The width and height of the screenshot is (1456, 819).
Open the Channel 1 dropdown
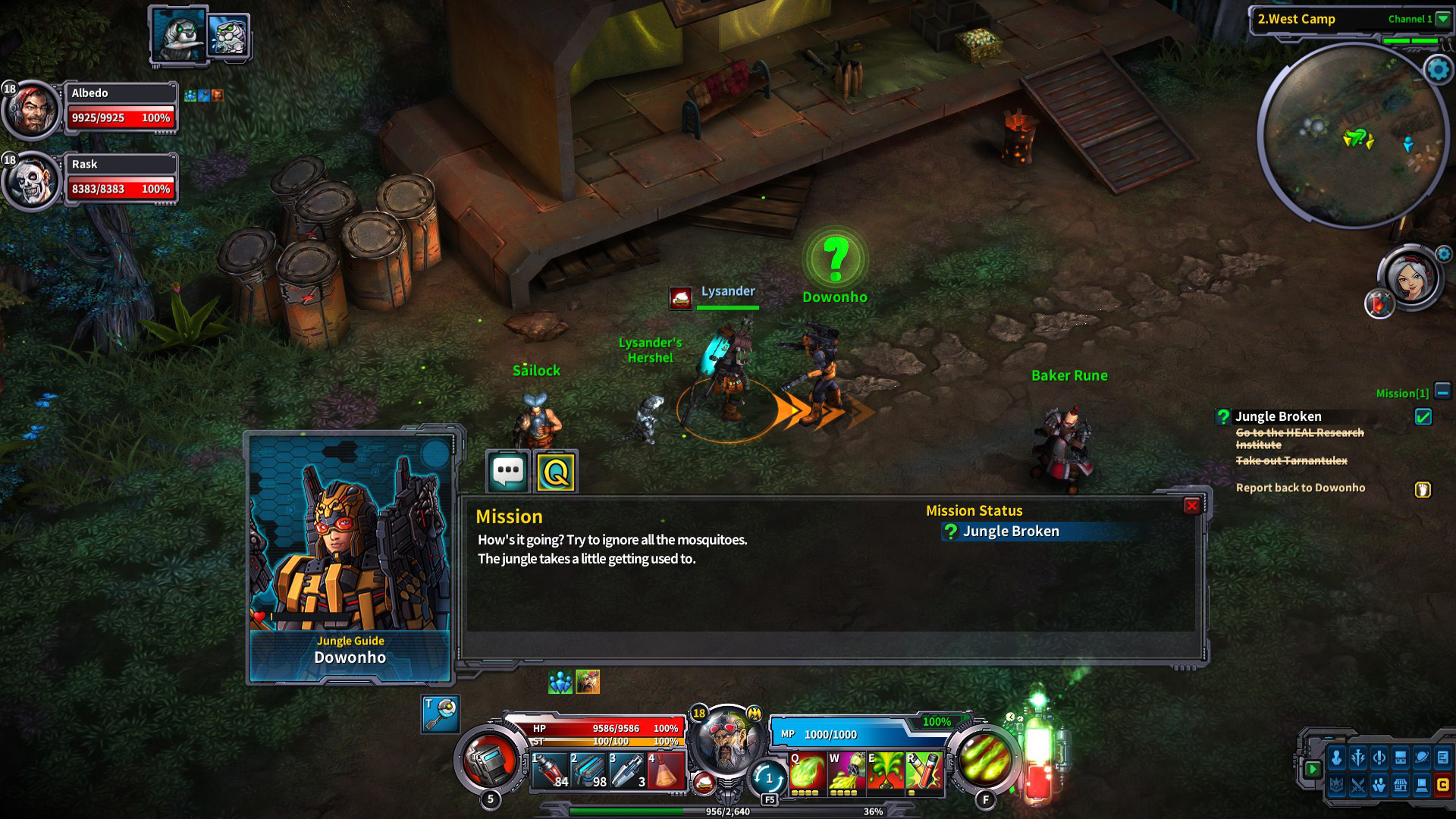pyautogui.click(x=1442, y=19)
